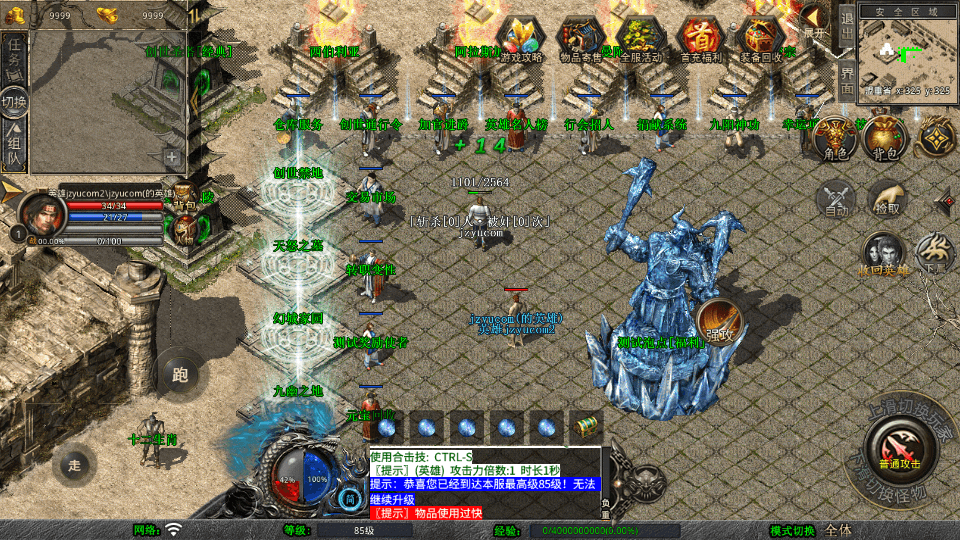Open the 装备回收 equipment recycling chest

[x=760, y=40]
